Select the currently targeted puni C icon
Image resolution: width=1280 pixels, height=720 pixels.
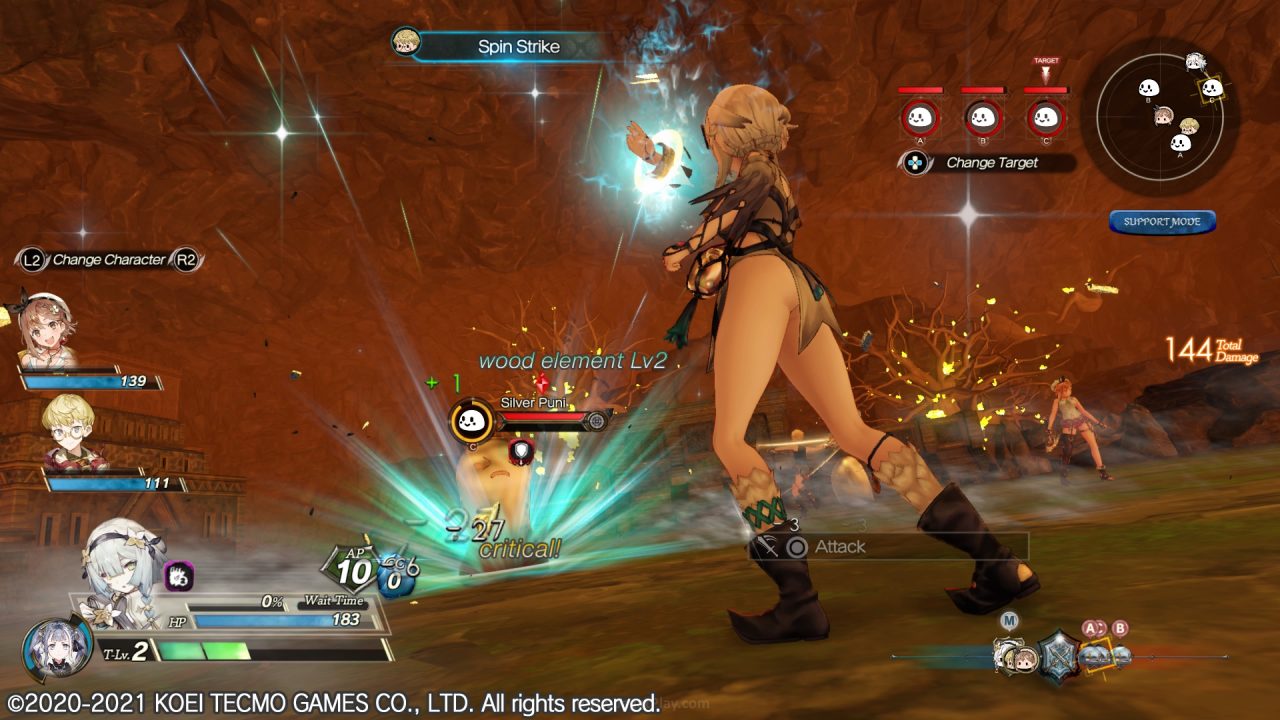pyautogui.click(x=1046, y=118)
